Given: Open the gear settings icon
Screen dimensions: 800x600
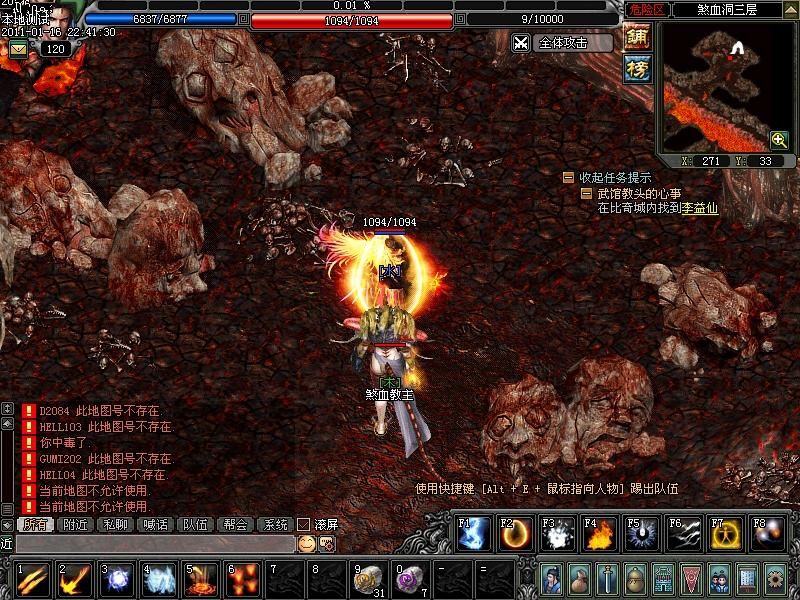Looking at the screenshot, I should tap(774, 578).
